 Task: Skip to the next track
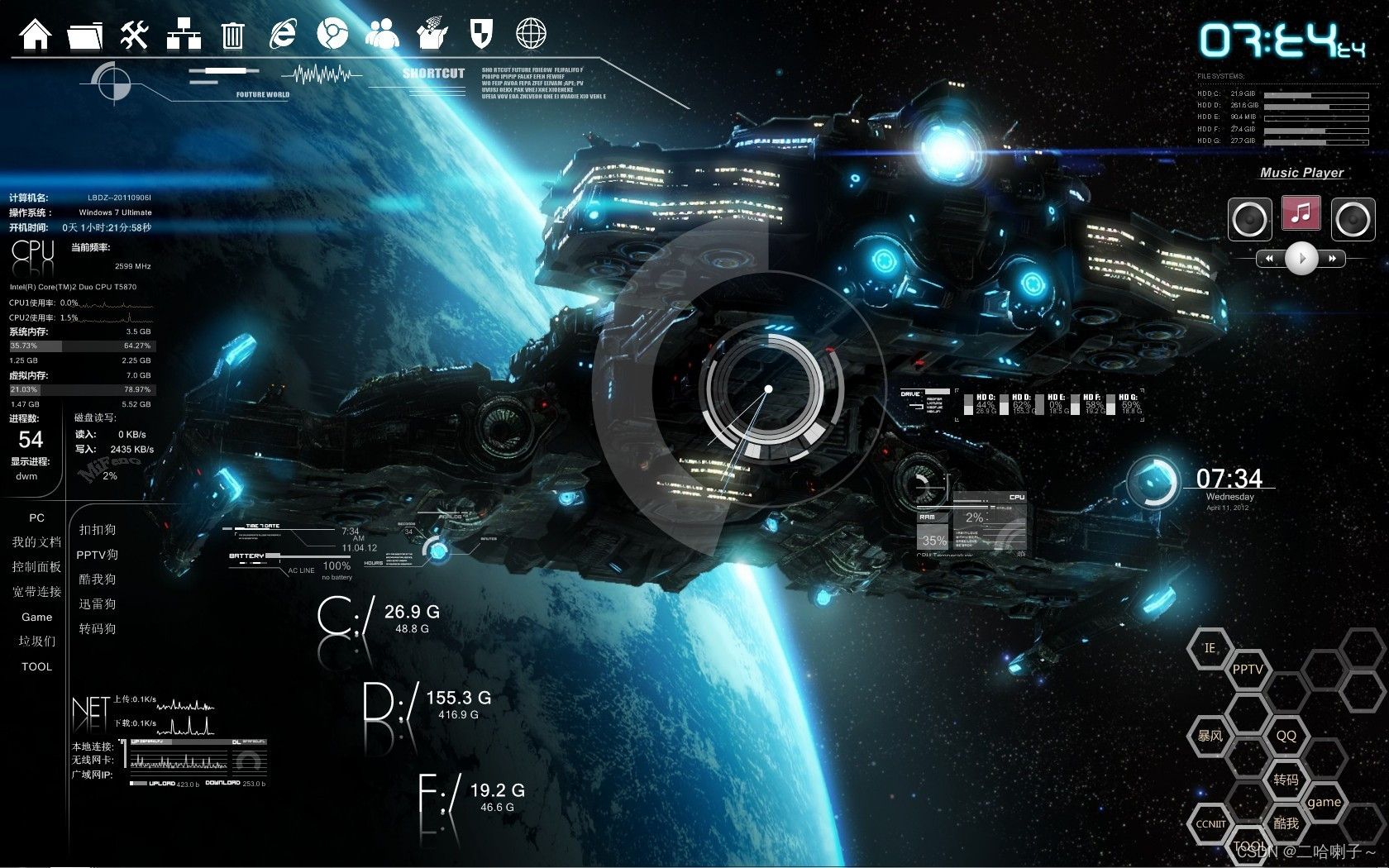[x=1332, y=259]
